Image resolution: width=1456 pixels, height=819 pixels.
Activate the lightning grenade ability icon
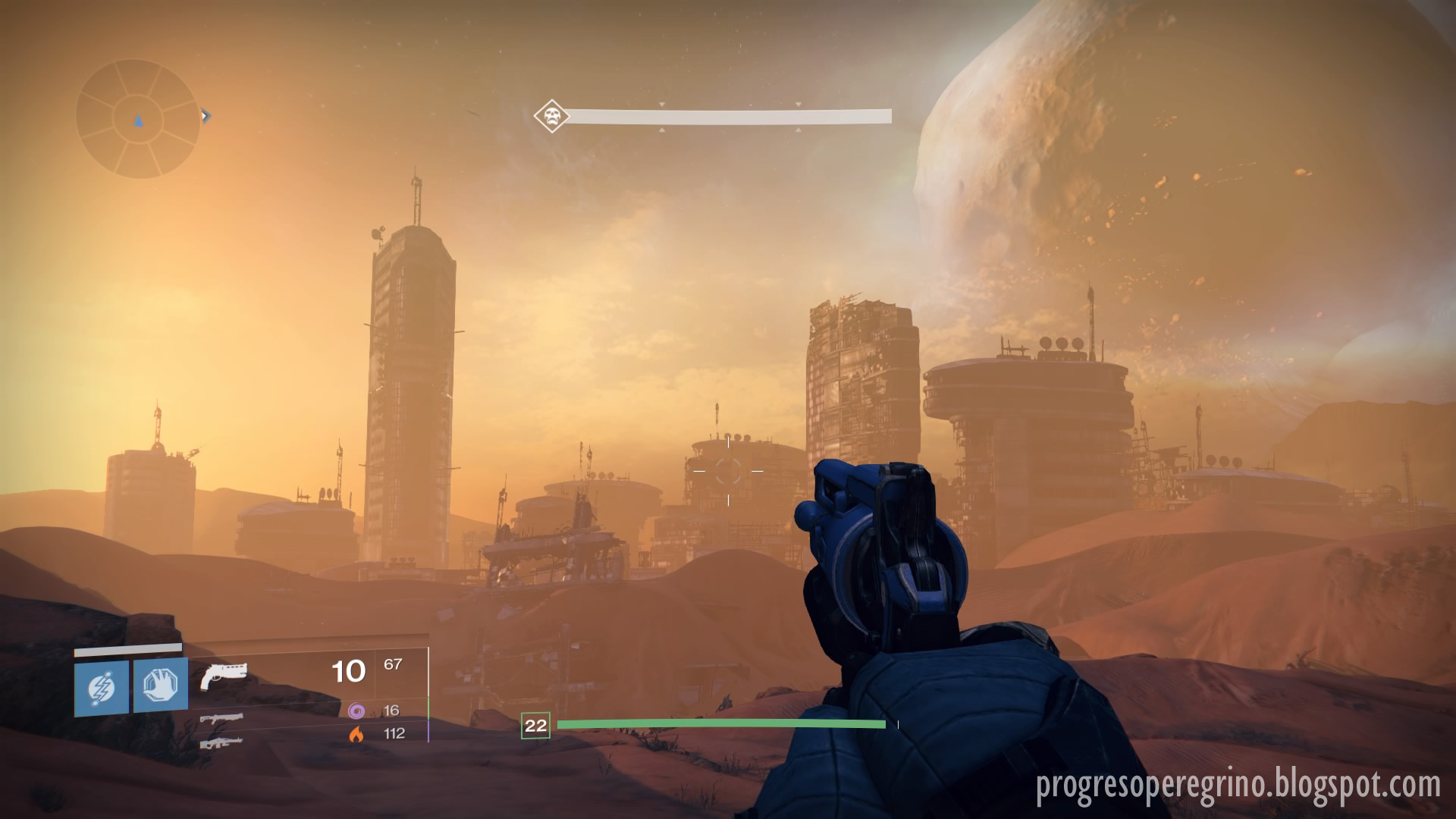102,687
